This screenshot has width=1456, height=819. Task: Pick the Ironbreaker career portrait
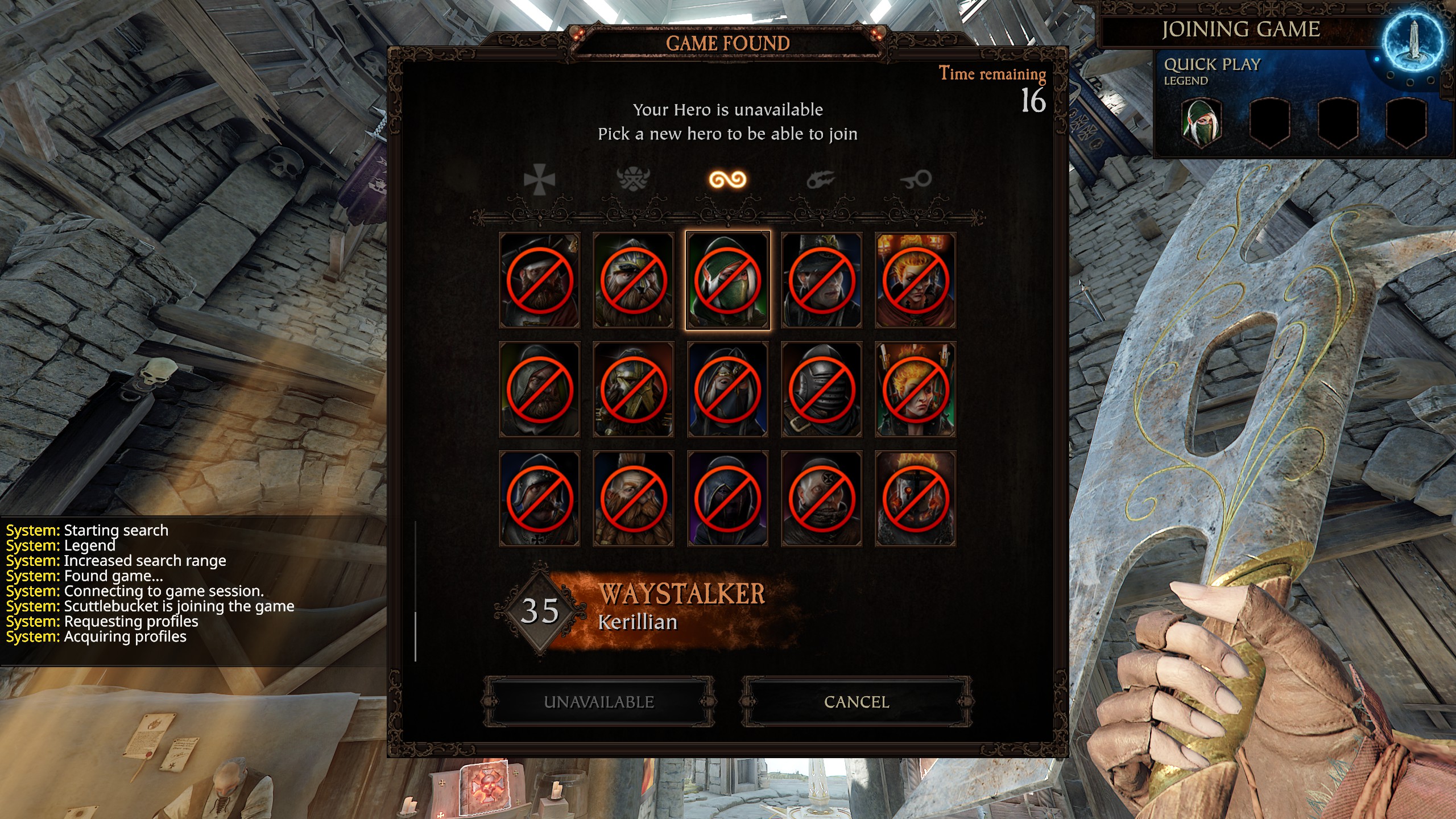tap(633, 390)
